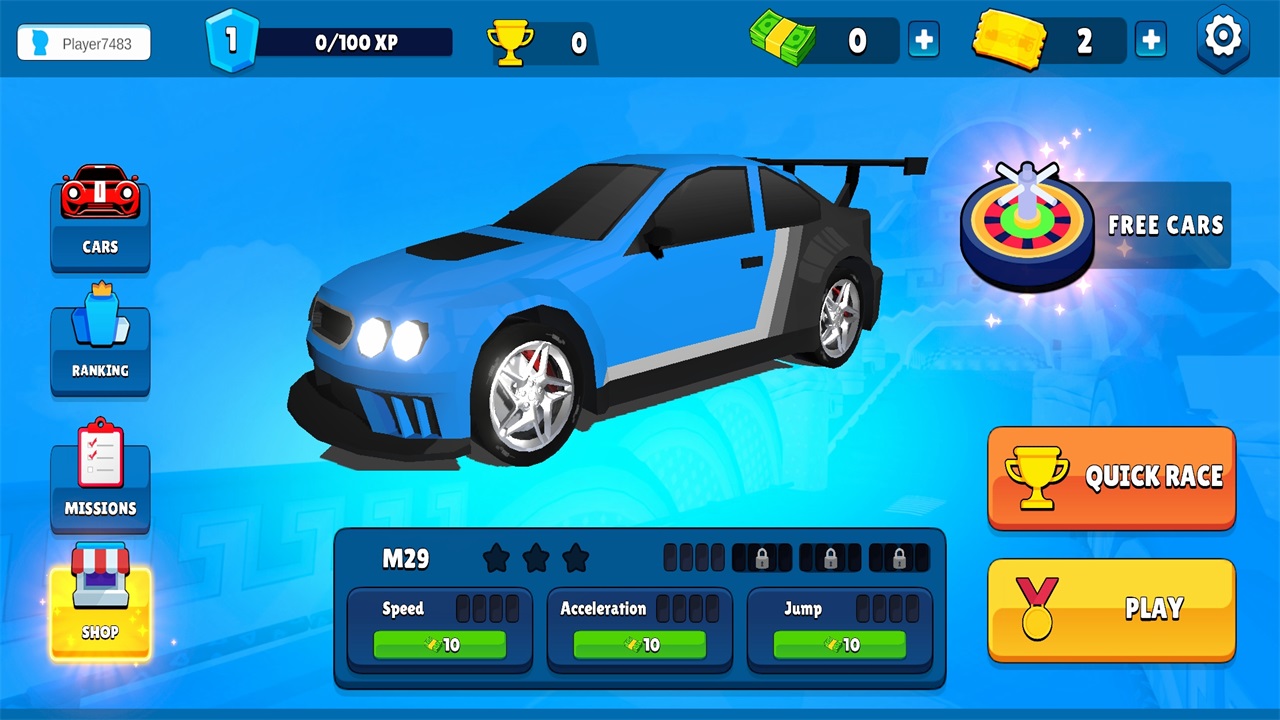Add more tickets with the plus button
The height and width of the screenshot is (720, 1280).
click(1151, 41)
